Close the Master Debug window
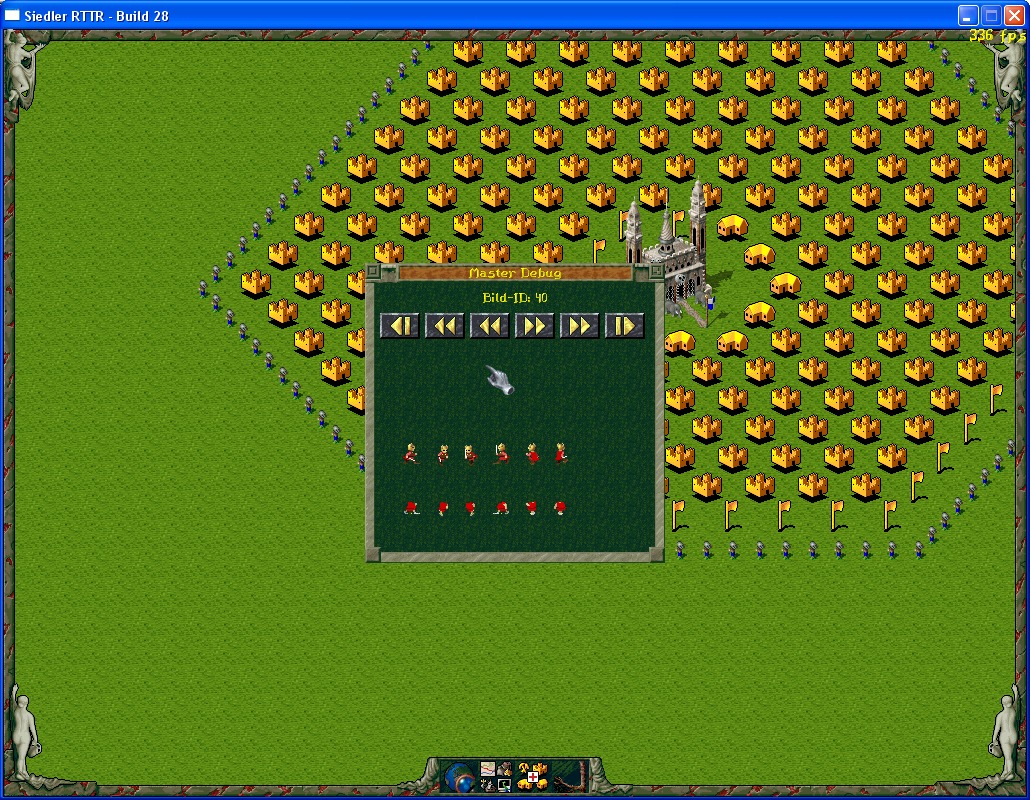Screen dimensions: 1030x800 (x=373, y=272)
